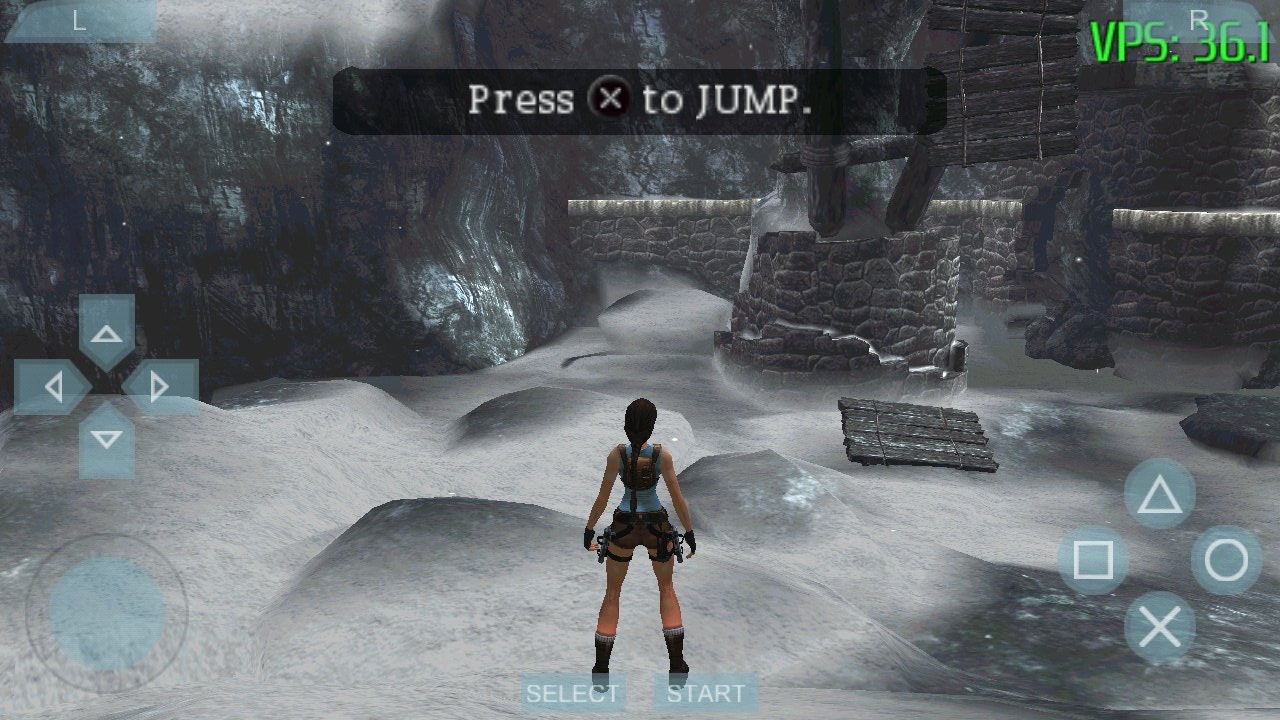Tap the D-pad down arrow
The image size is (1280, 720).
(107, 440)
